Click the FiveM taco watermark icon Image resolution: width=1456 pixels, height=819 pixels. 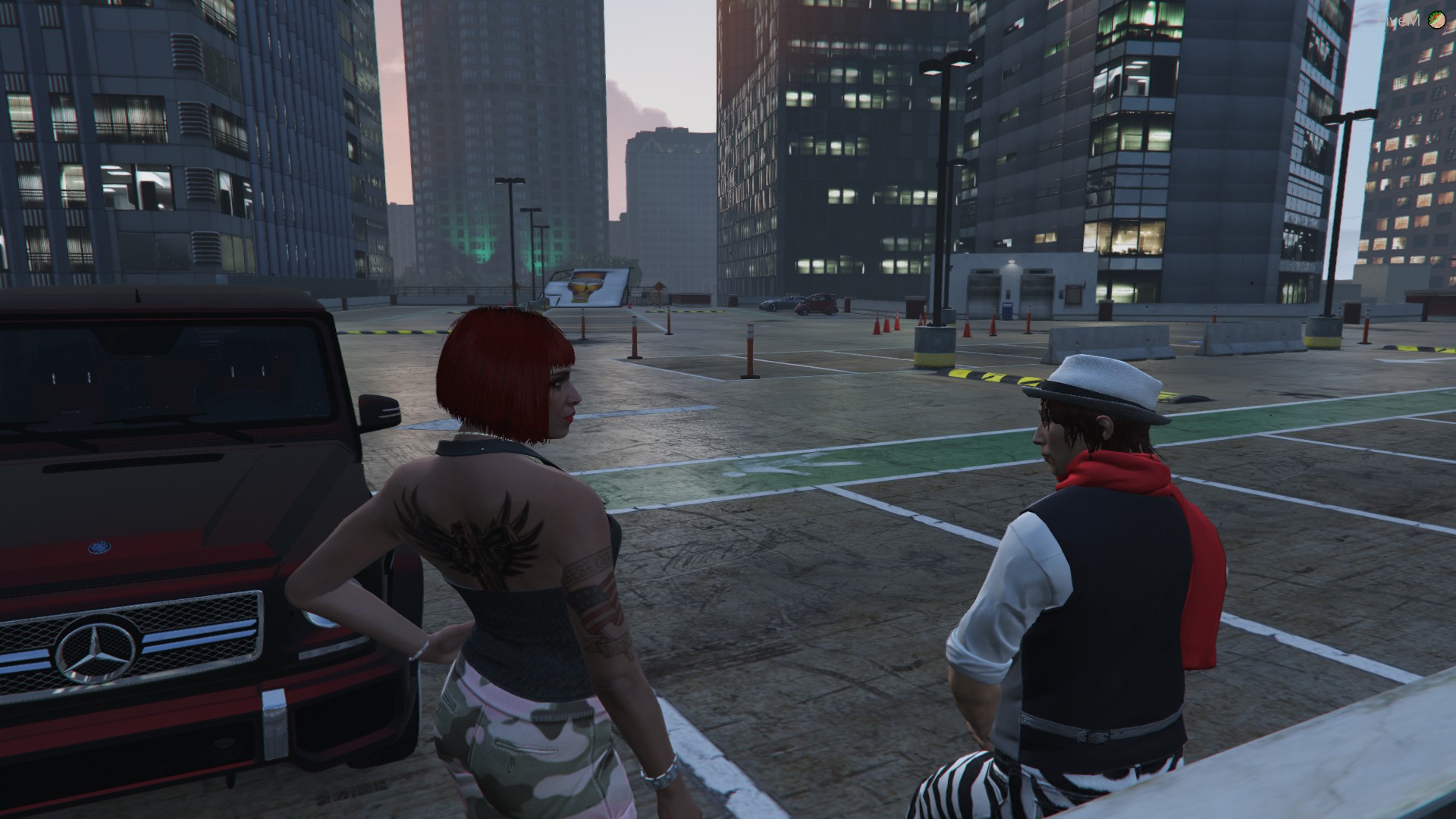(1436, 20)
